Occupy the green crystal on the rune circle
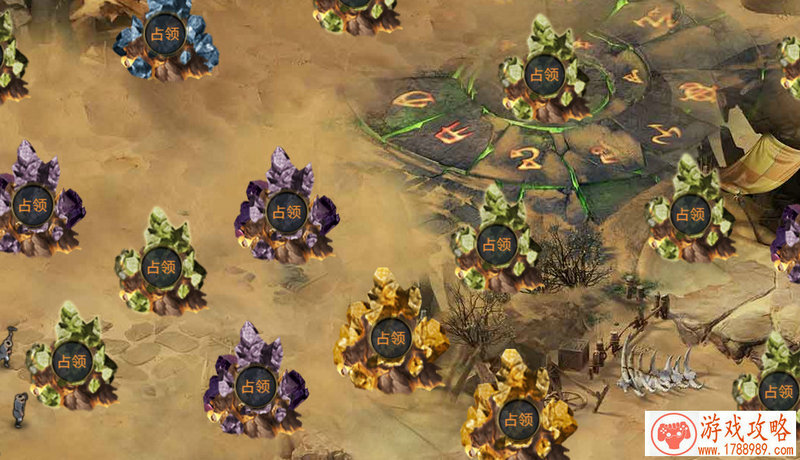Viewport: 800px width, 460px height. click(x=544, y=73)
